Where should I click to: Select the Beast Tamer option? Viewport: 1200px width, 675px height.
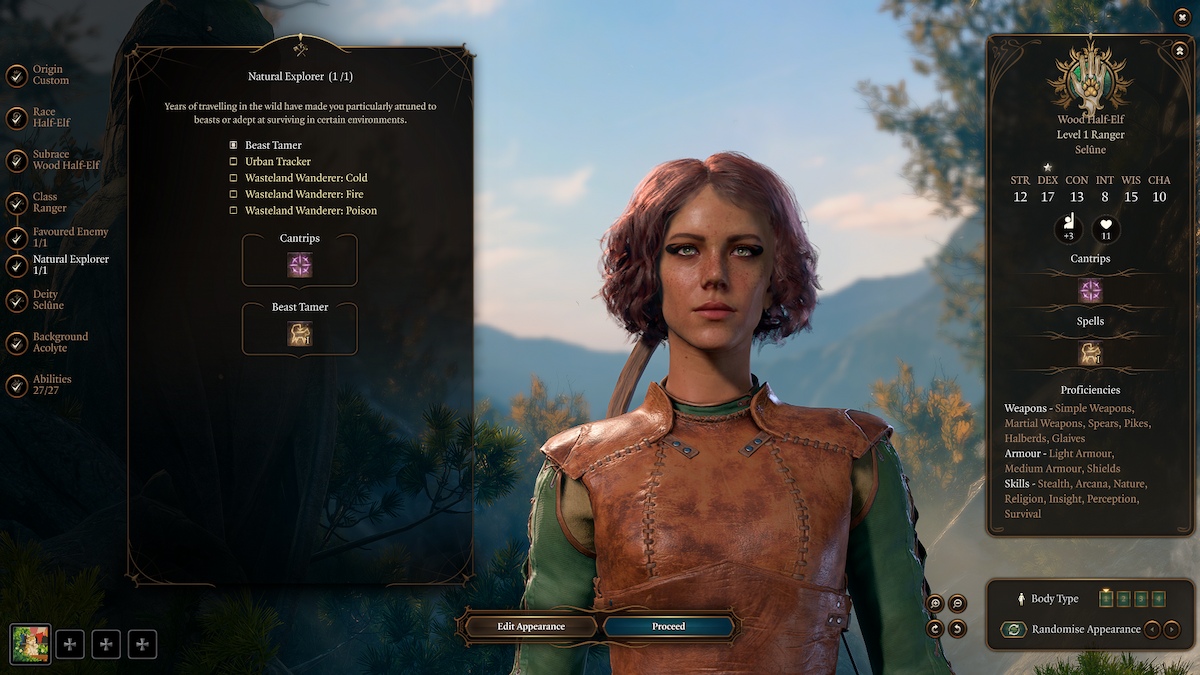(x=272, y=146)
